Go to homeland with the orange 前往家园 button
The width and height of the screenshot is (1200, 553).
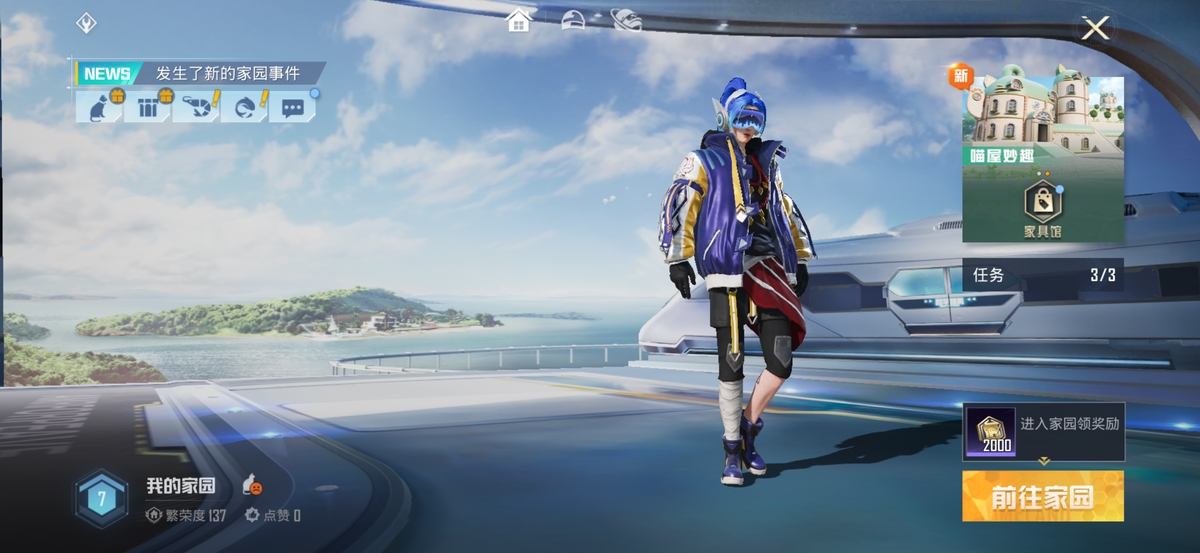click(x=1042, y=497)
